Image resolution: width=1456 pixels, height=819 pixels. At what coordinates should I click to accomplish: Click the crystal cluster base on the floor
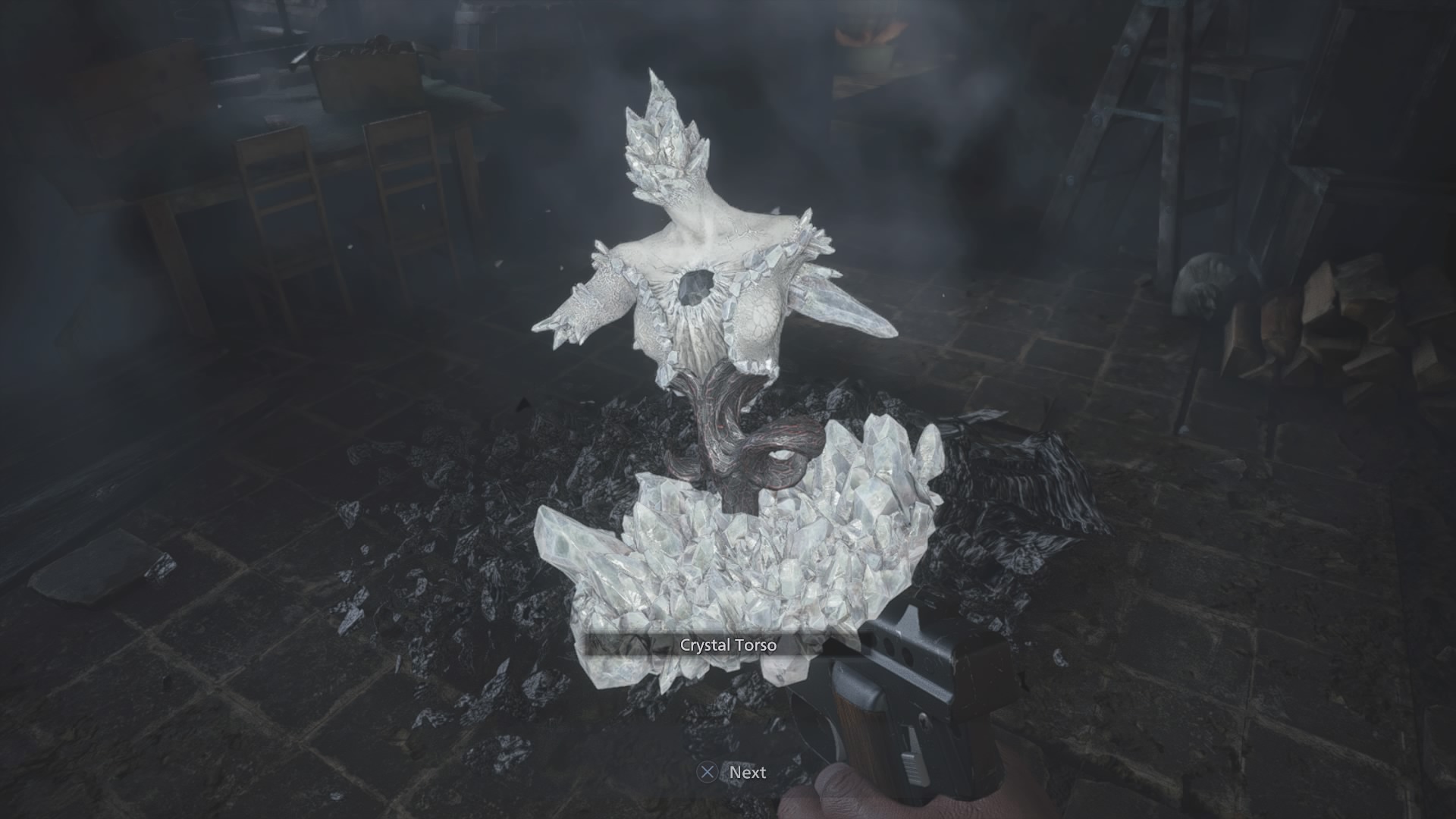743,554
